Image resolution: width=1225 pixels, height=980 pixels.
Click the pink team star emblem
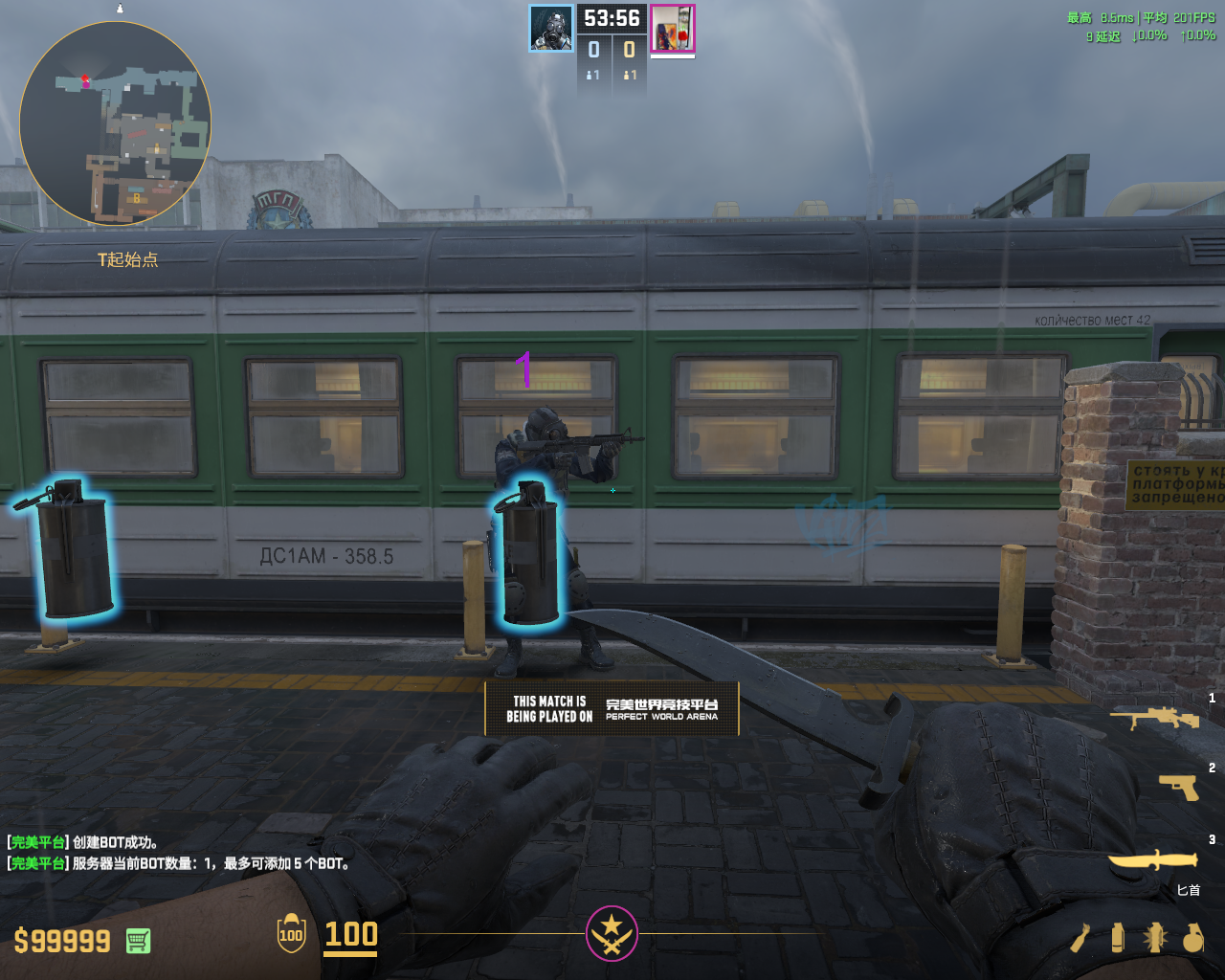pyautogui.click(x=612, y=932)
